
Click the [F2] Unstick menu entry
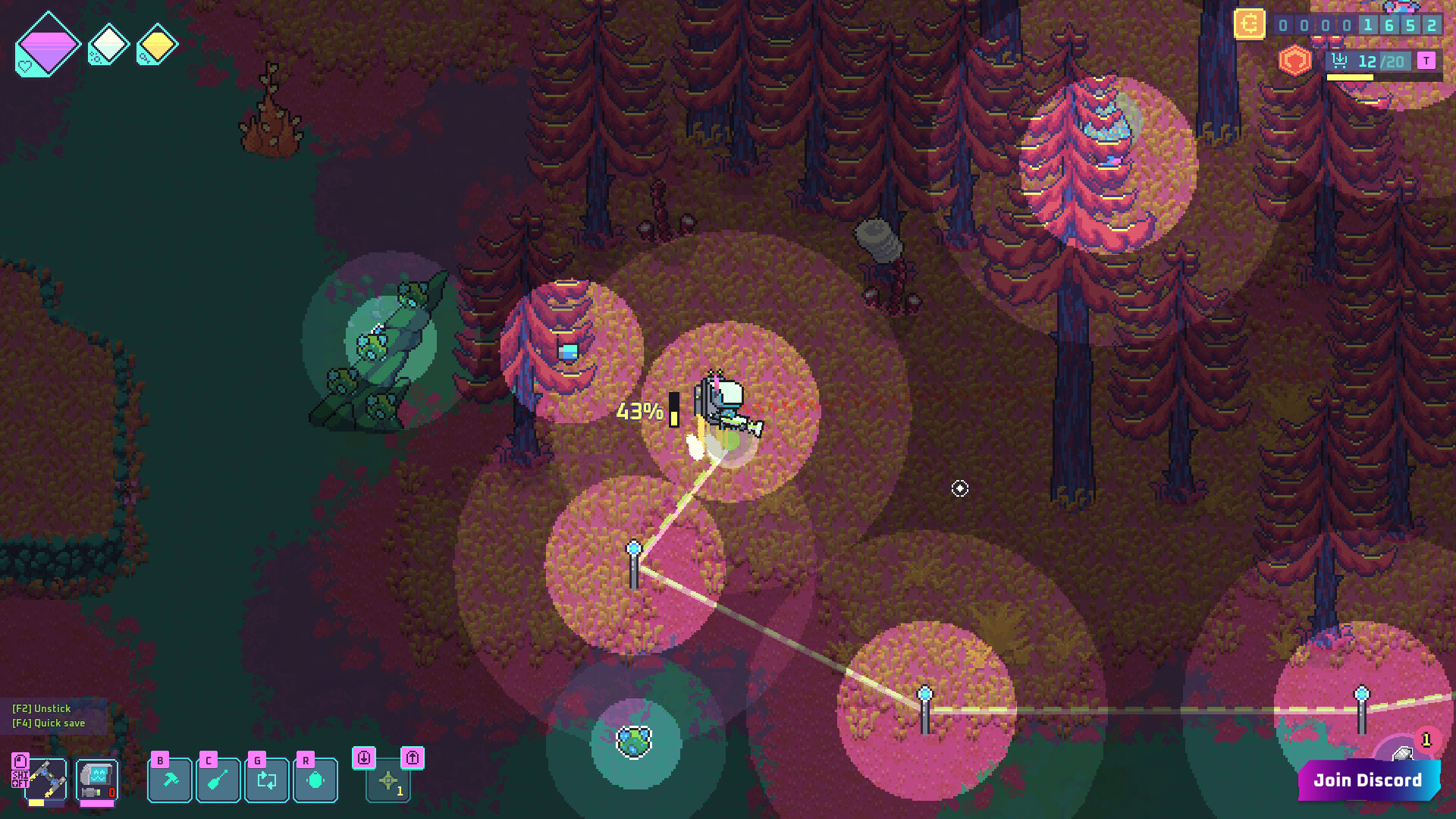tap(41, 708)
